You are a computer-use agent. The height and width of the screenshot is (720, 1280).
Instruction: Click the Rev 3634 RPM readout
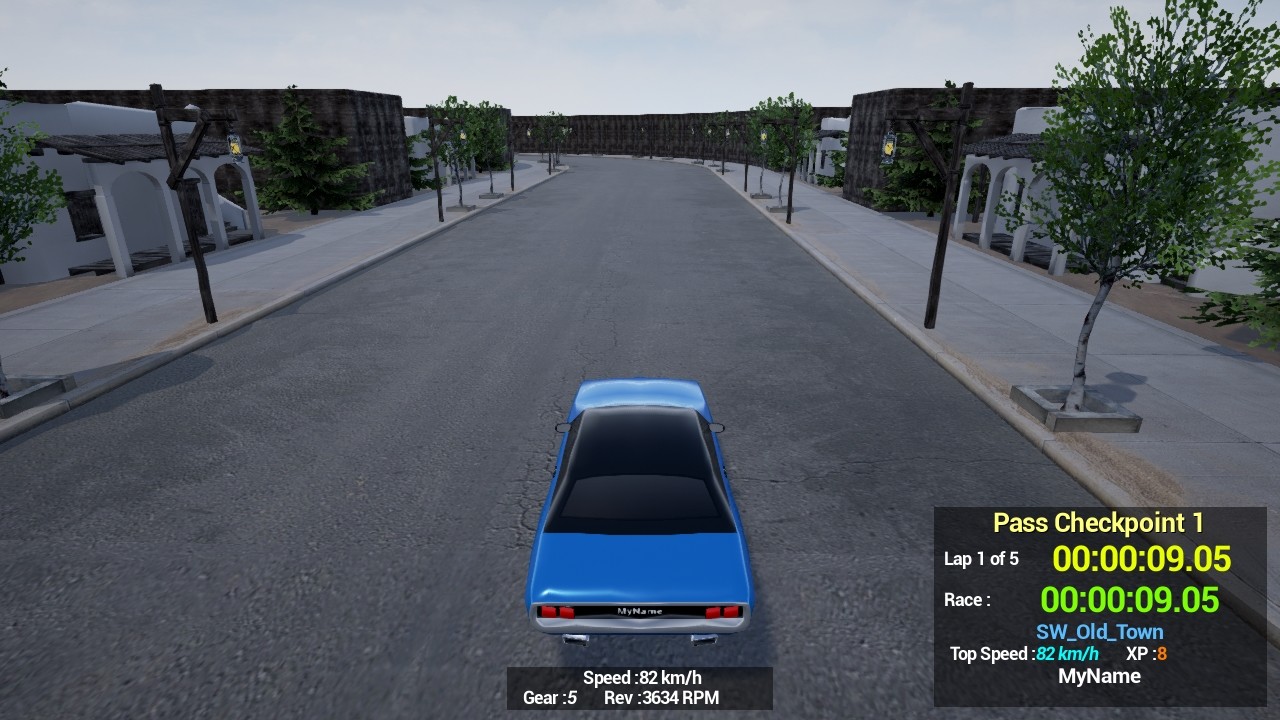click(663, 699)
